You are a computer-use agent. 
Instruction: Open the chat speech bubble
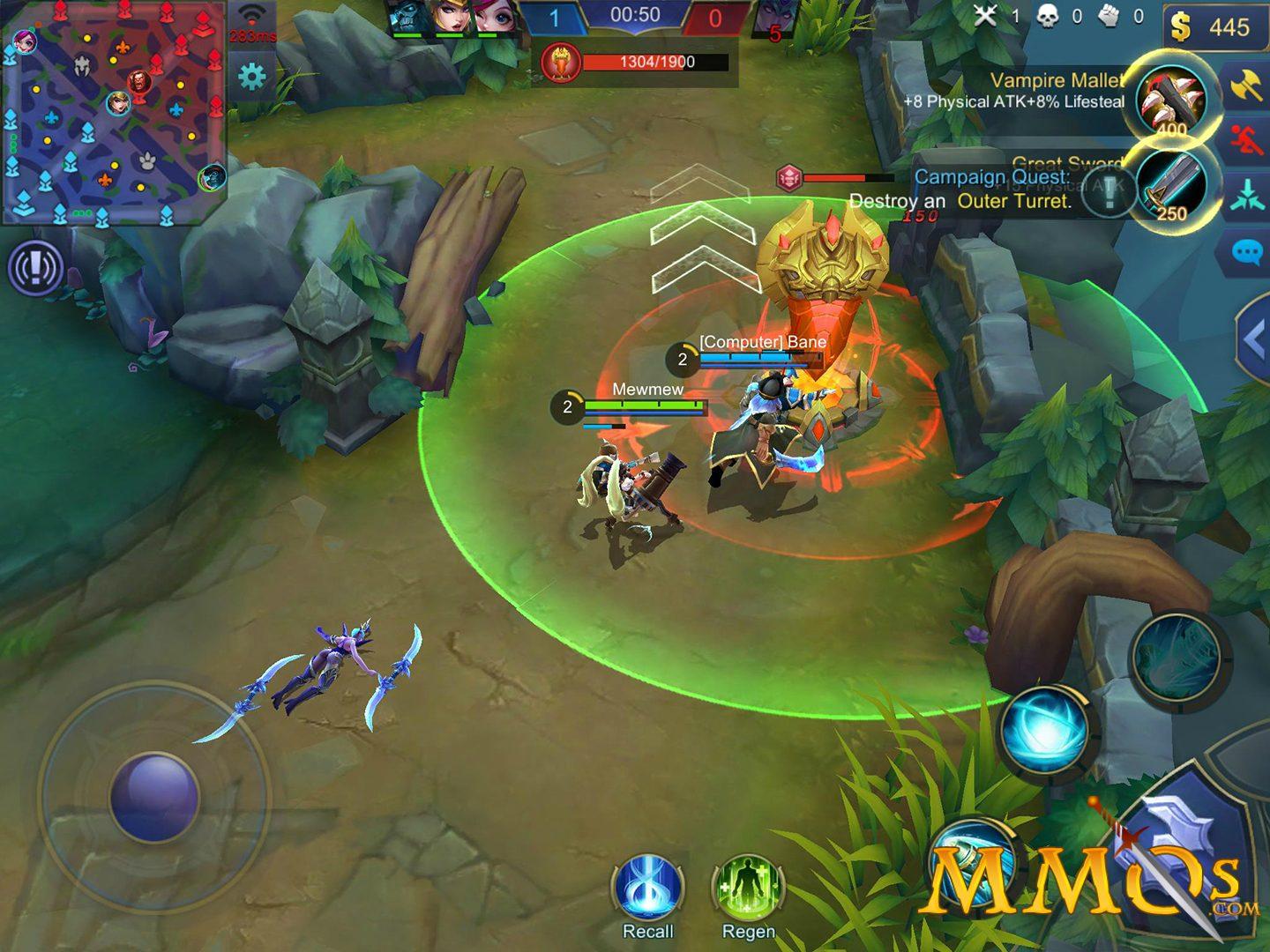point(1246,254)
